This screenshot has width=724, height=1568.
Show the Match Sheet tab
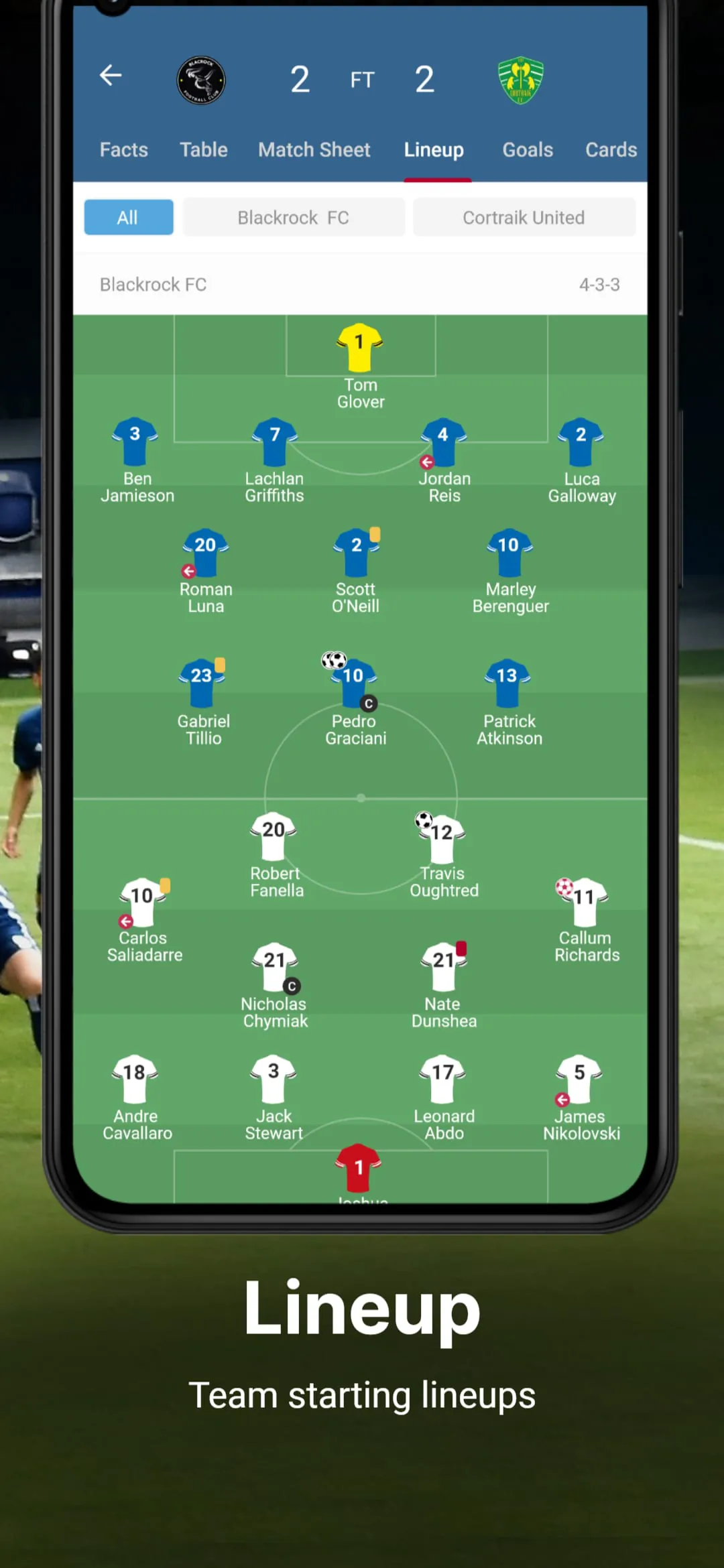click(314, 149)
